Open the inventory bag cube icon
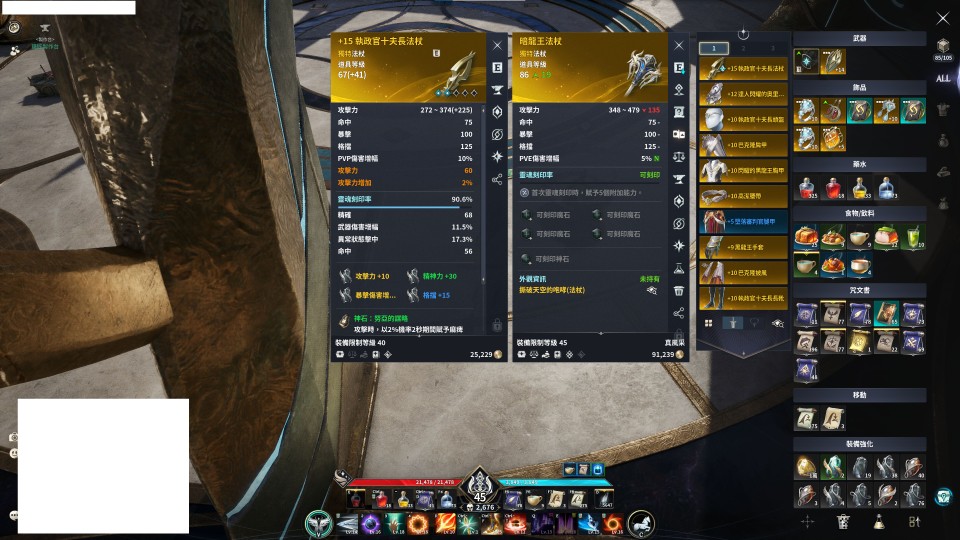Image resolution: width=960 pixels, height=540 pixels. 943,46
